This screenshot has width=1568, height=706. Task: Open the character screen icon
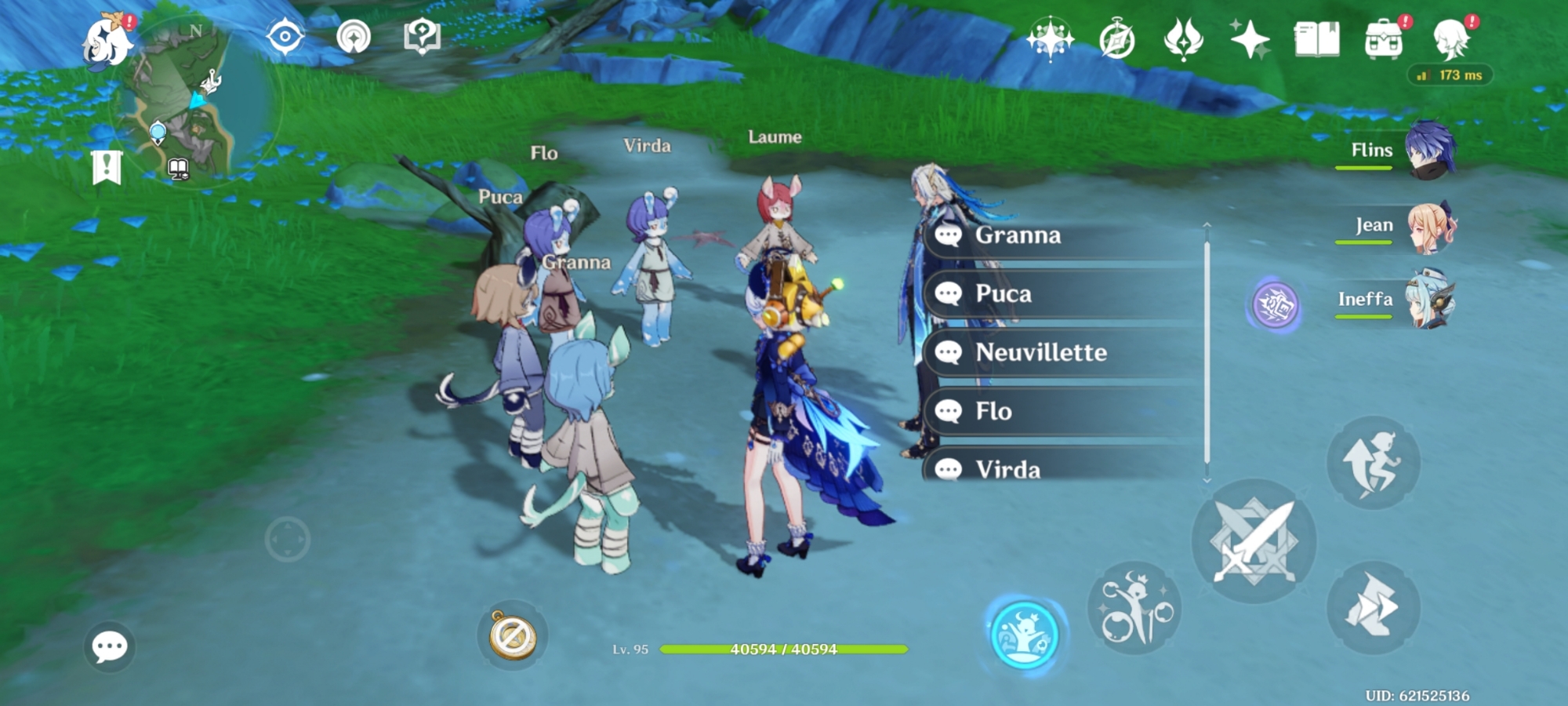1450,39
